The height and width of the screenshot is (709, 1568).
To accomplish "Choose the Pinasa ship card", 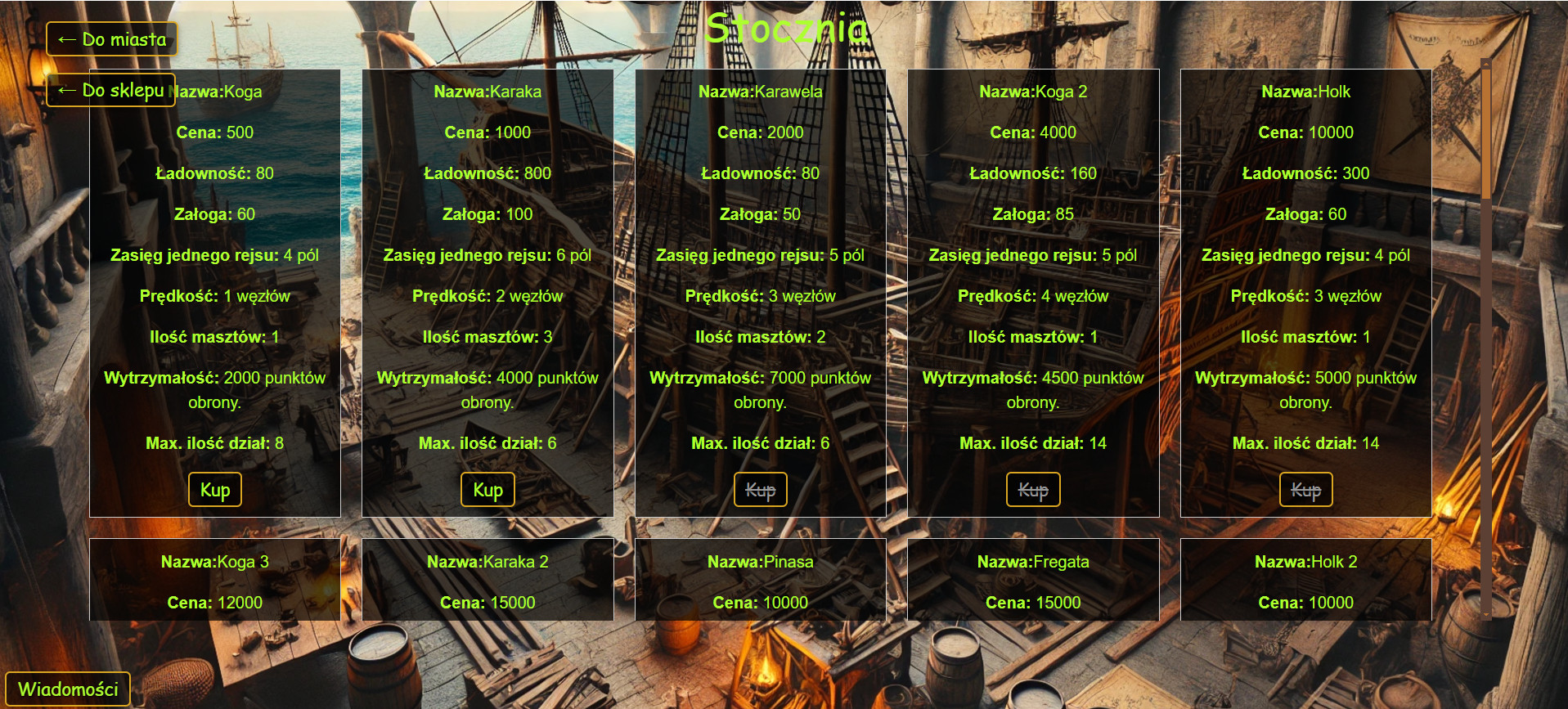I will [x=760, y=579].
